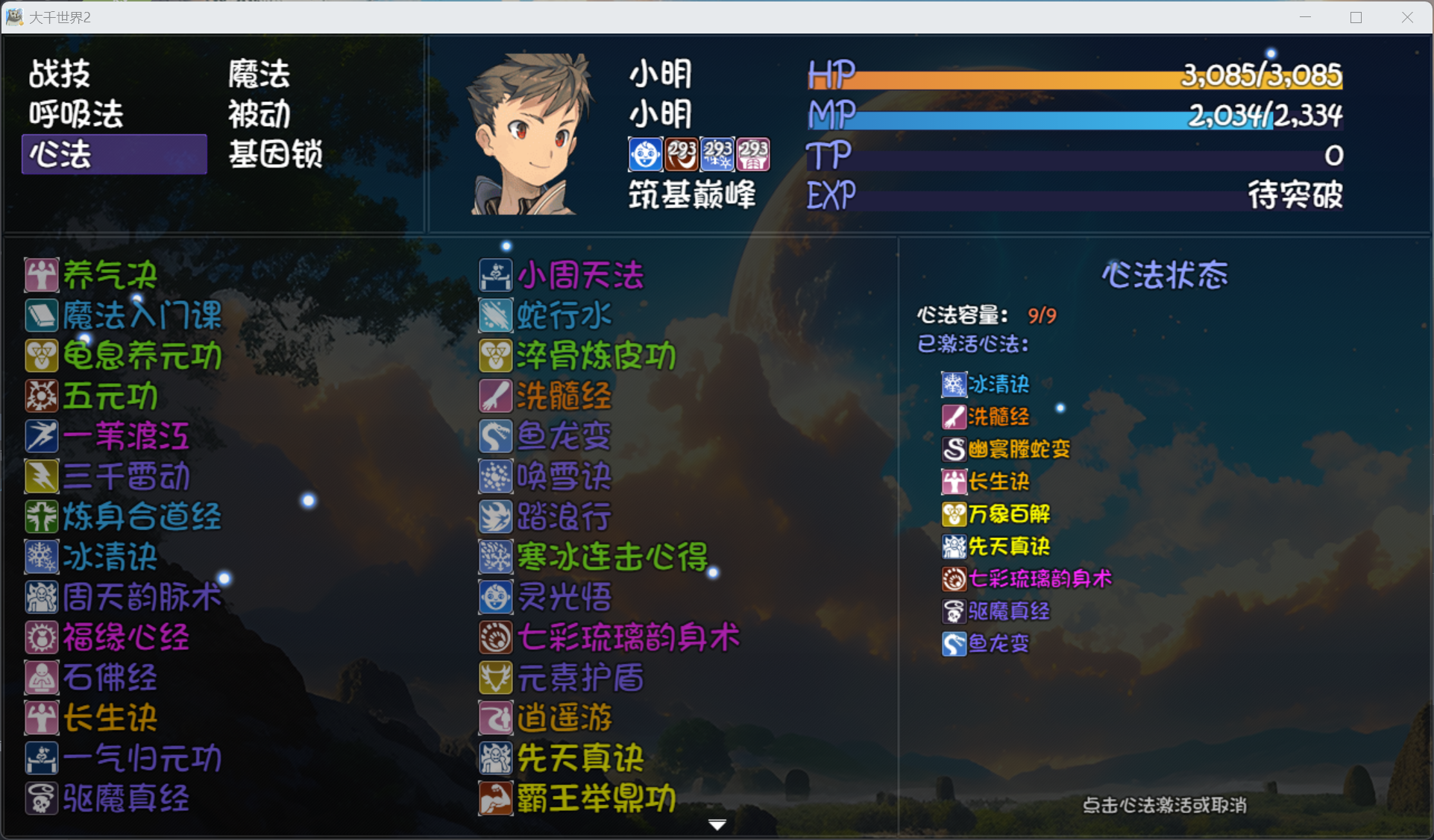Click 待突破 to attempt breakthrough
The width and height of the screenshot is (1434, 840).
click(1295, 196)
